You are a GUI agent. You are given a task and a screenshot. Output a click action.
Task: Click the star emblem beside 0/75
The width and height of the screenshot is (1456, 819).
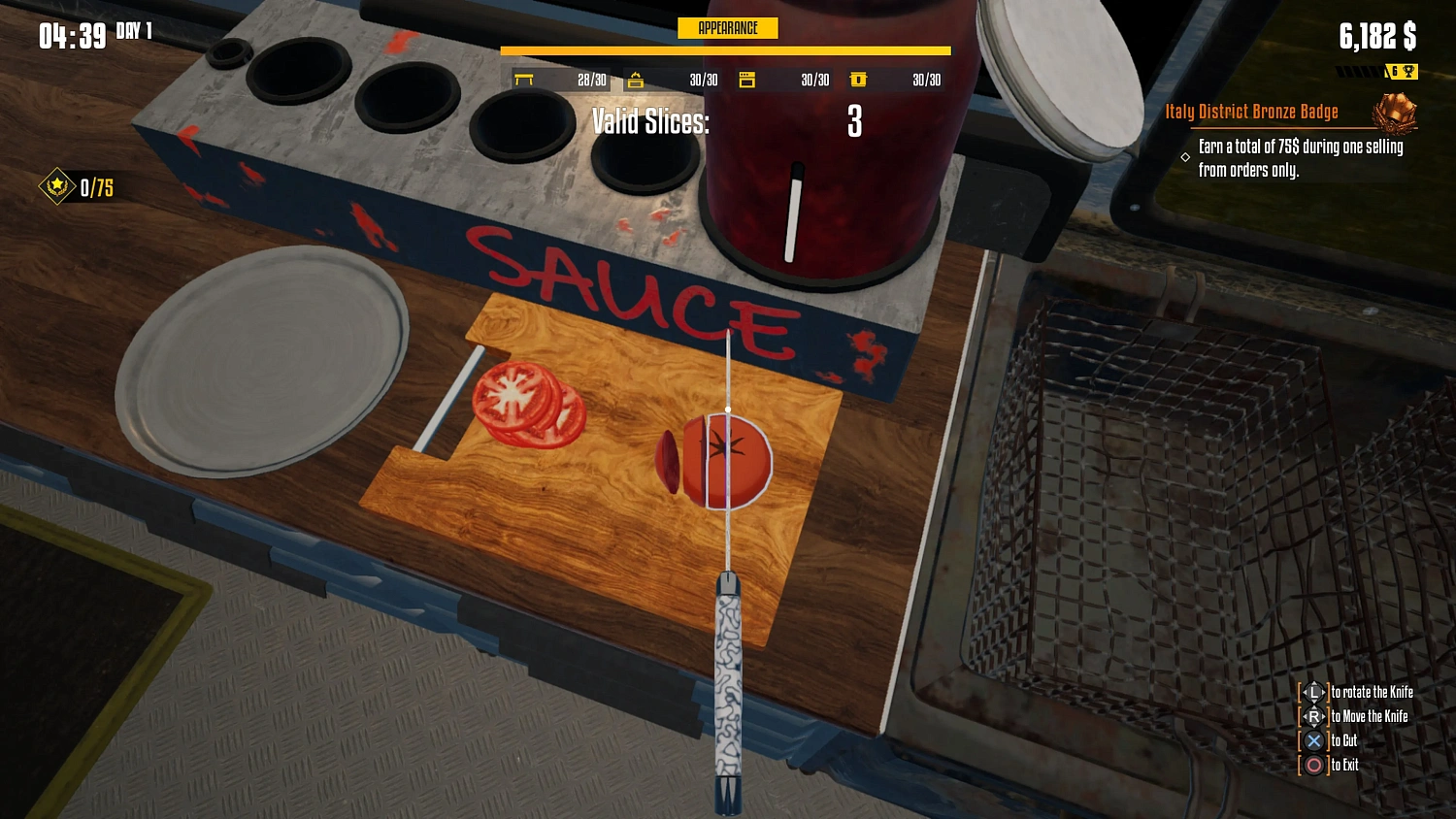click(x=56, y=188)
